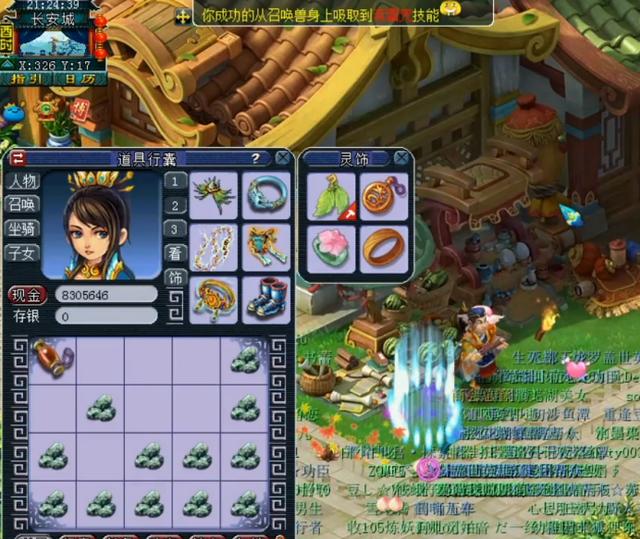Select the red vase item in bag
The height and width of the screenshot is (539, 640).
point(48,357)
